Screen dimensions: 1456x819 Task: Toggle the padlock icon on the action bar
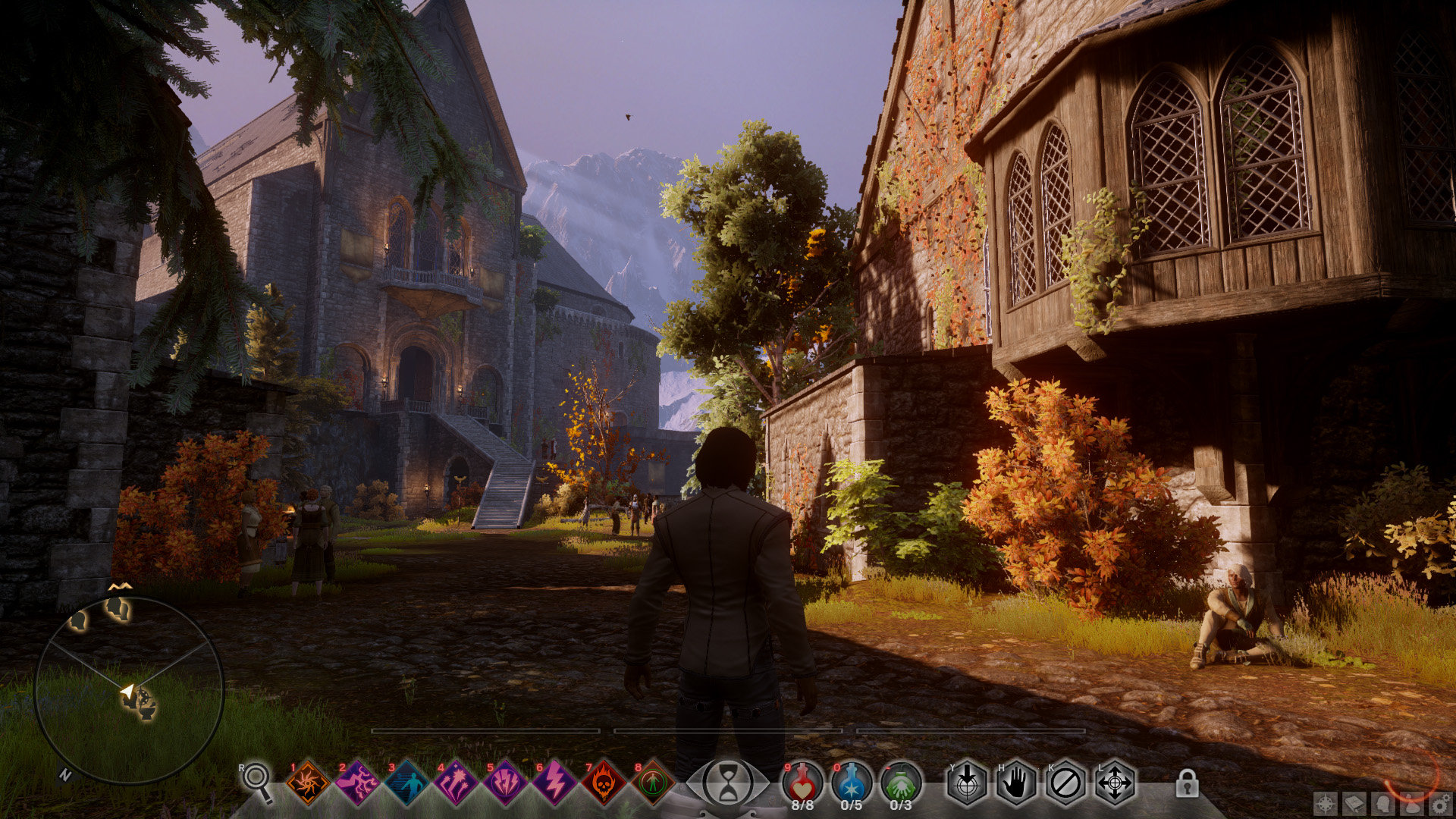(1187, 783)
